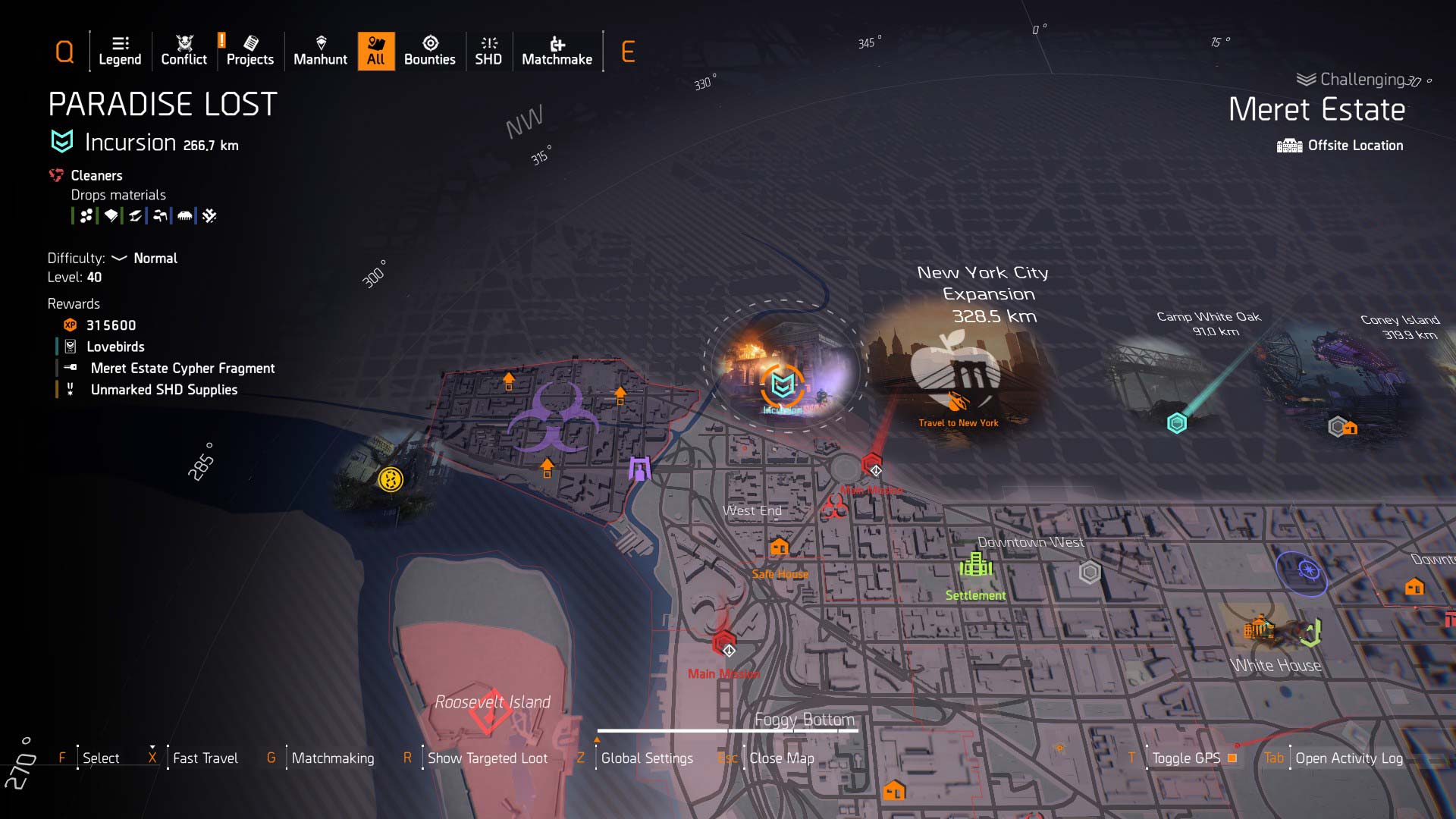
Task: Open the Projects tab
Action: pyautogui.click(x=249, y=51)
